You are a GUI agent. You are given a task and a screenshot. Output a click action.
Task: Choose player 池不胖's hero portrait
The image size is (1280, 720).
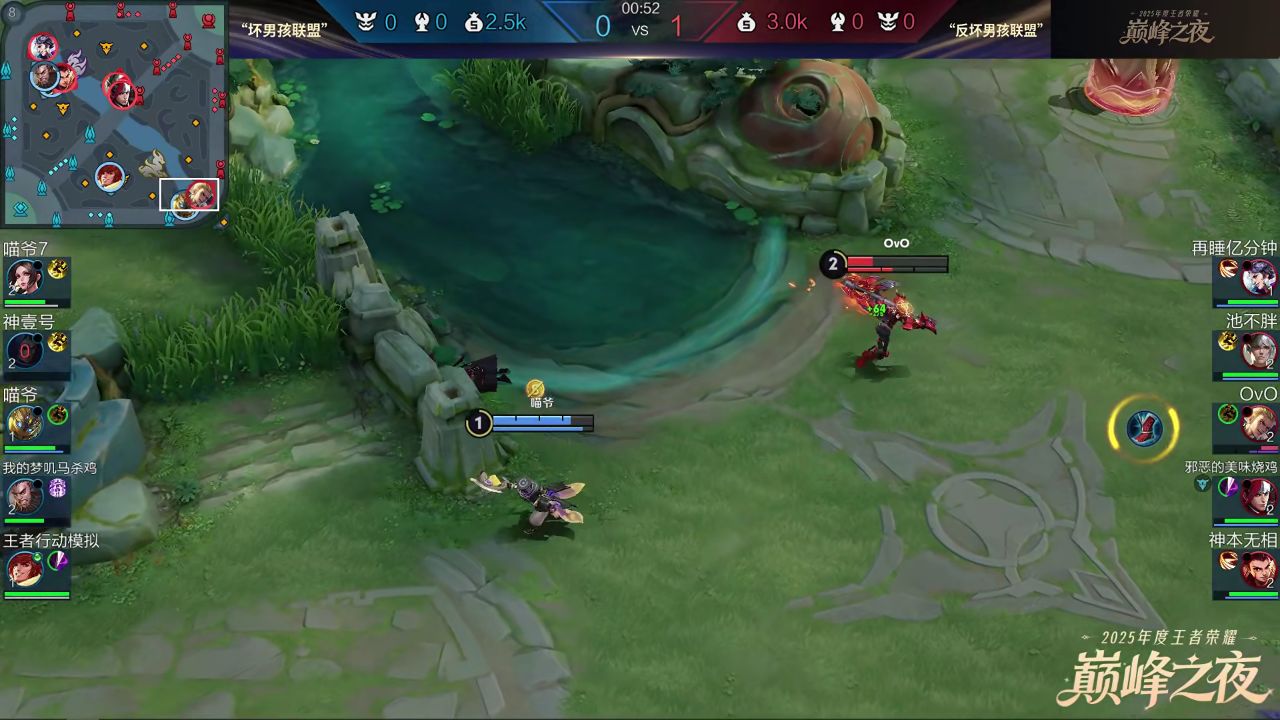1259,351
